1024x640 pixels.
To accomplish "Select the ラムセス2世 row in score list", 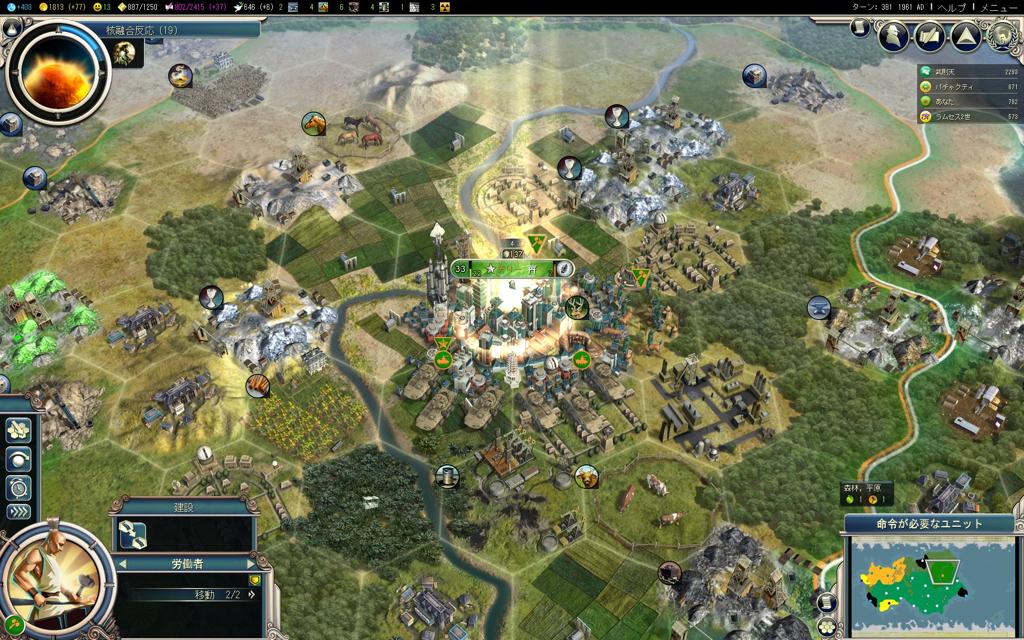I will [970, 117].
